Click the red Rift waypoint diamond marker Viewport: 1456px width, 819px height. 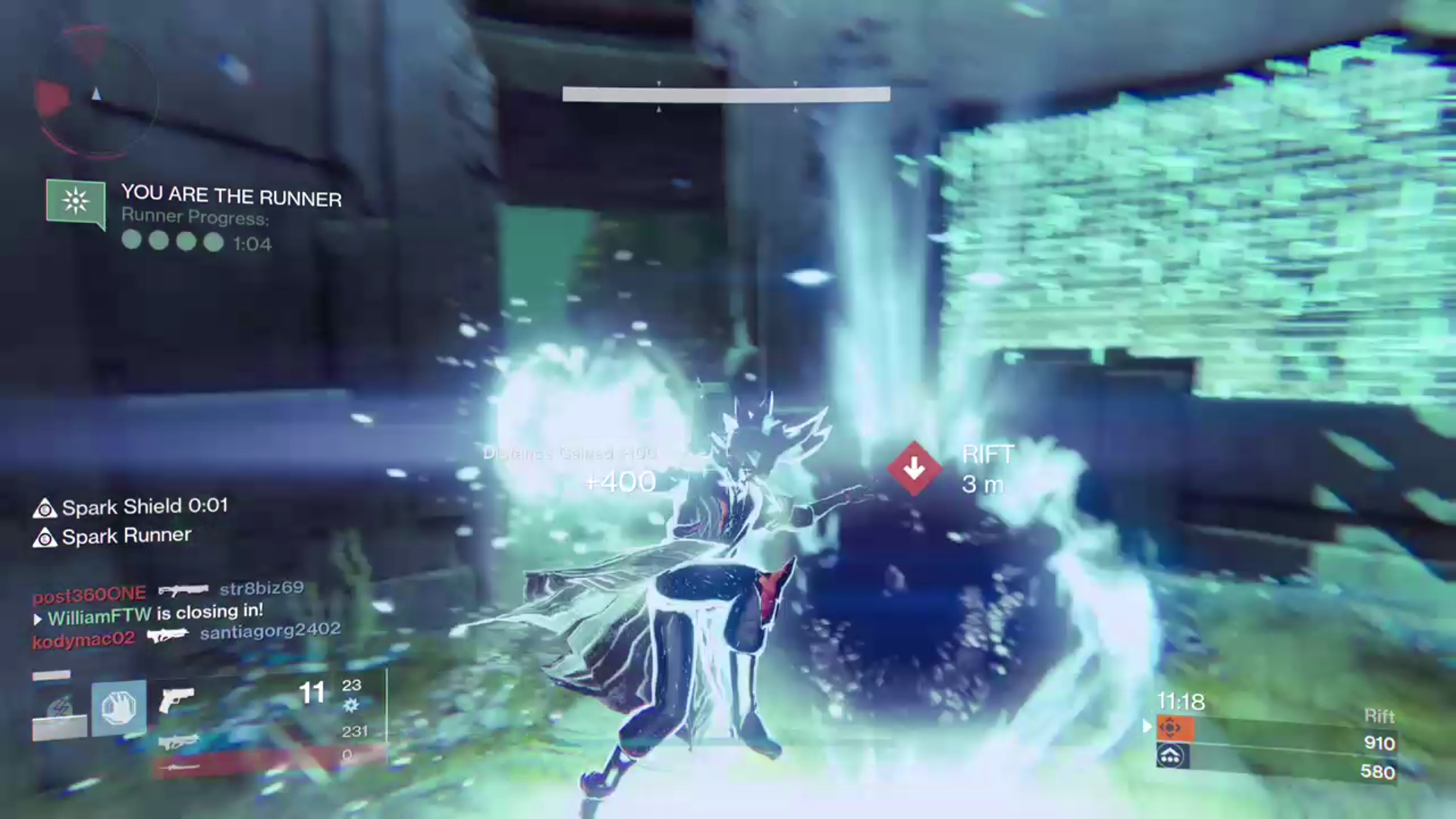[914, 469]
